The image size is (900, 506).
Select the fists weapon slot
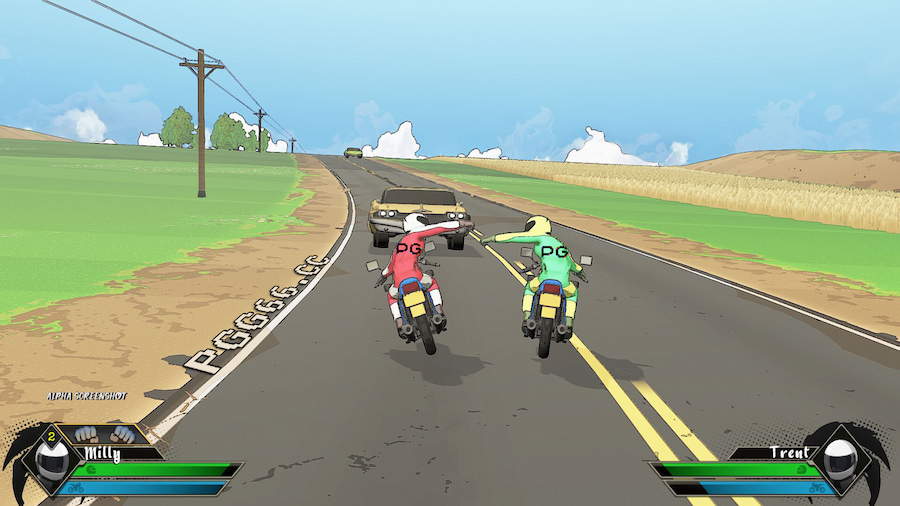(x=105, y=435)
